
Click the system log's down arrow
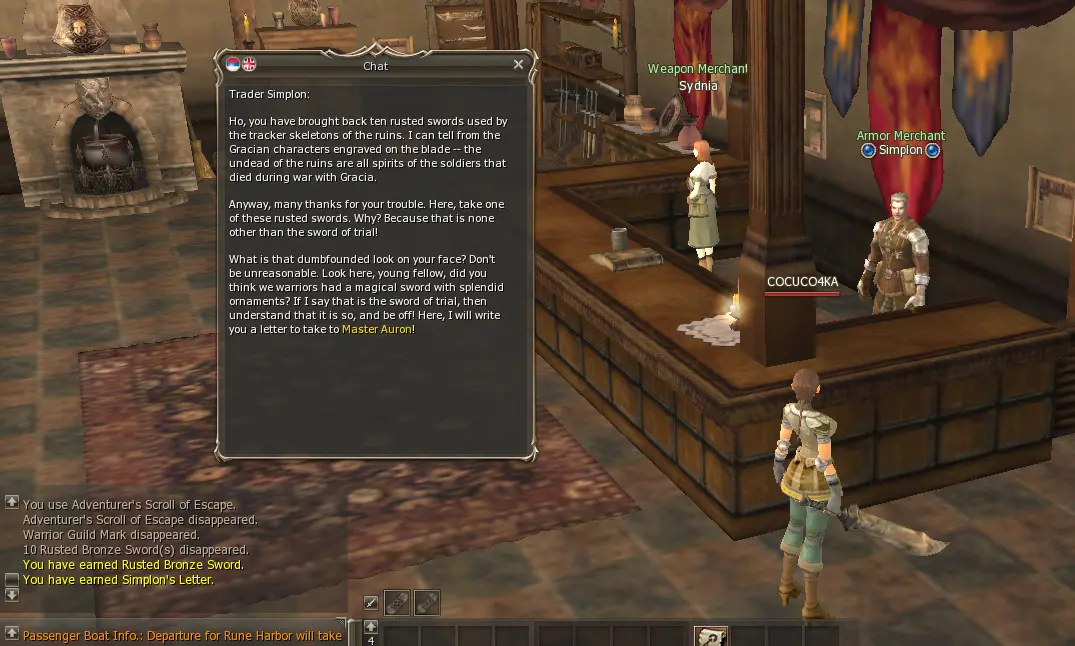[12, 594]
